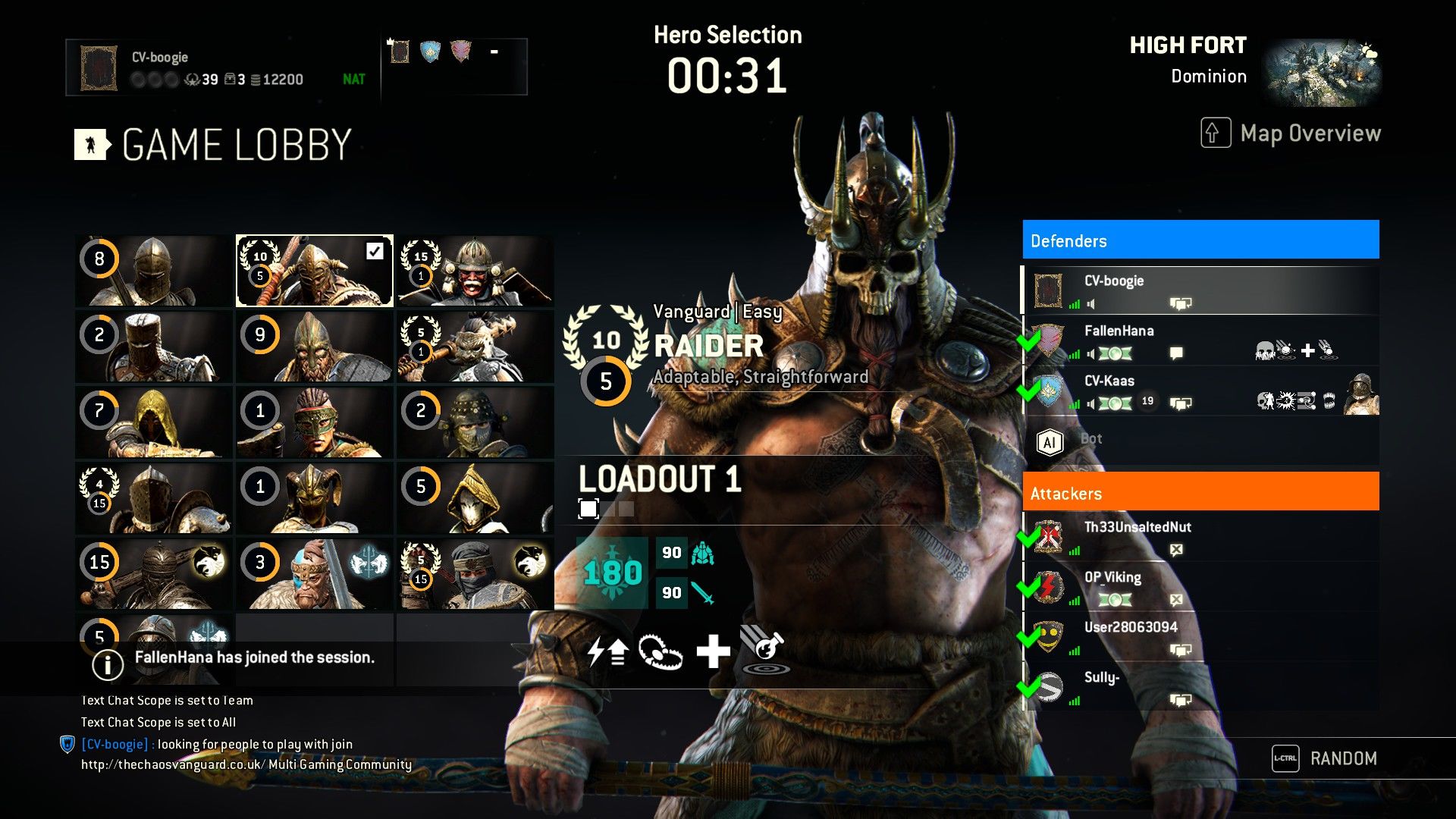Pick the Berserker hero with green face mask
The width and height of the screenshot is (1456, 819).
point(315,422)
